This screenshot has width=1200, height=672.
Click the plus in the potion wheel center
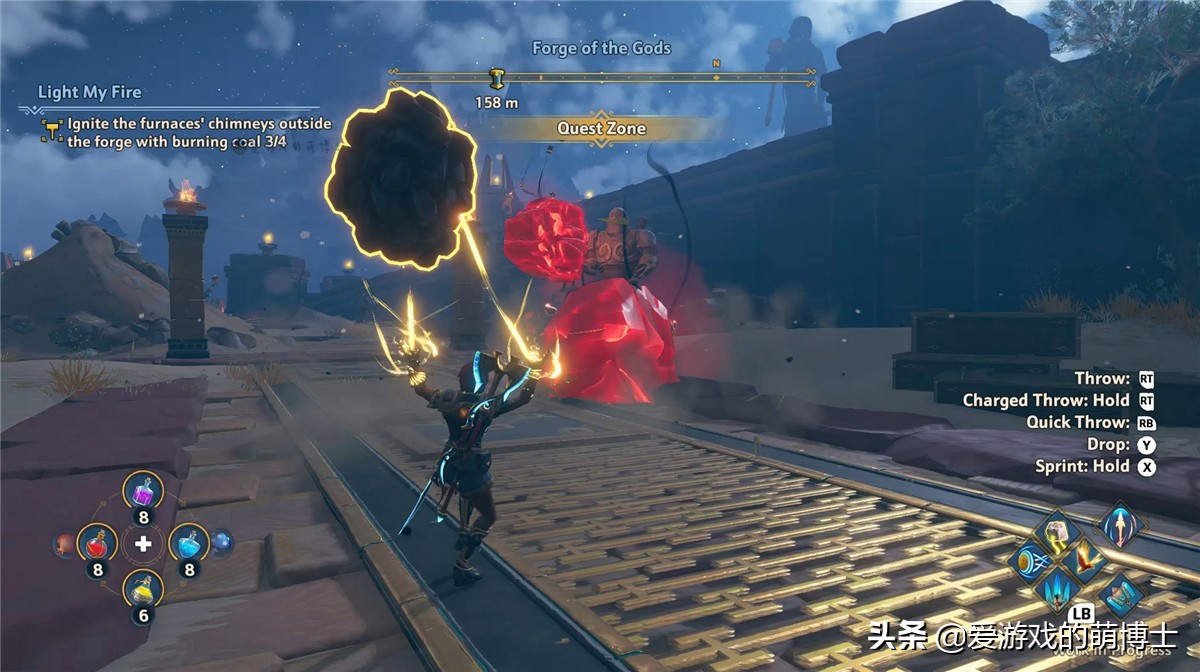[143, 543]
